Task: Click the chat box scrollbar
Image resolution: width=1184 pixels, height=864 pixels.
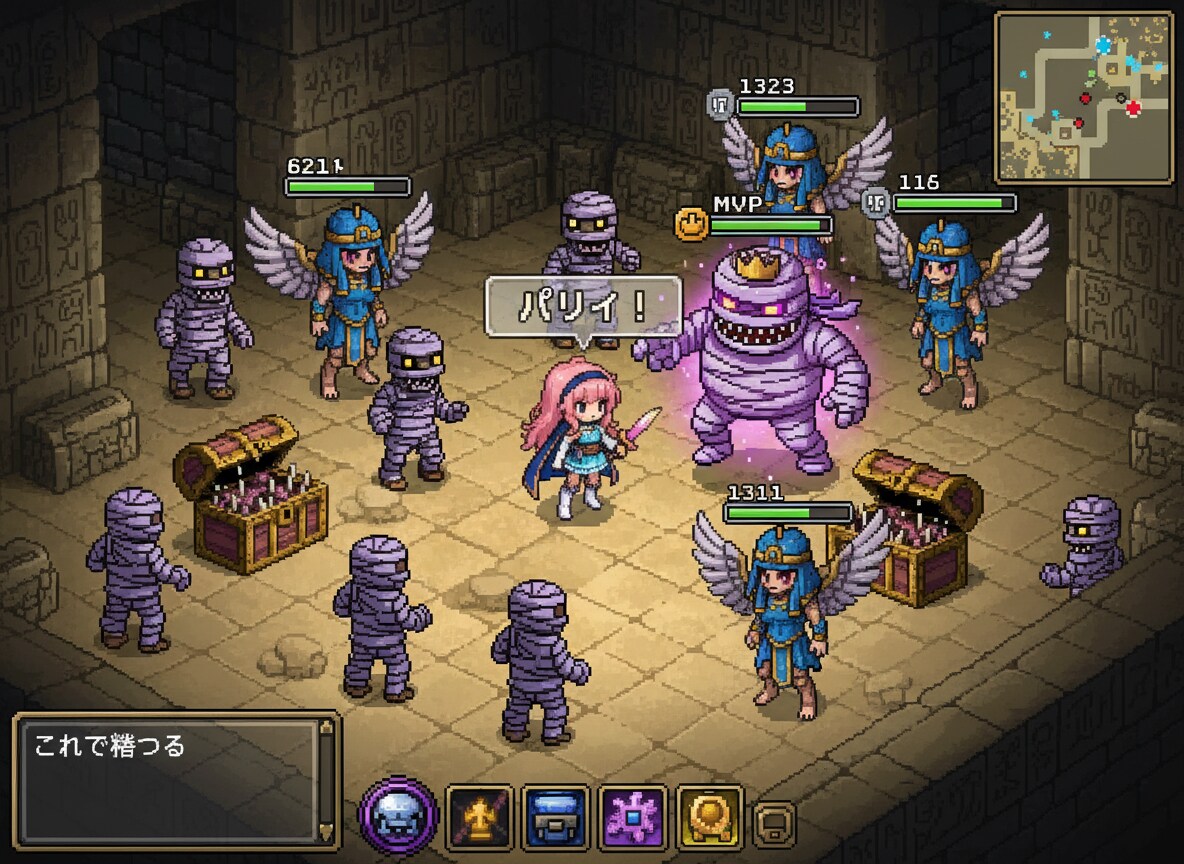Action: coord(325,780)
